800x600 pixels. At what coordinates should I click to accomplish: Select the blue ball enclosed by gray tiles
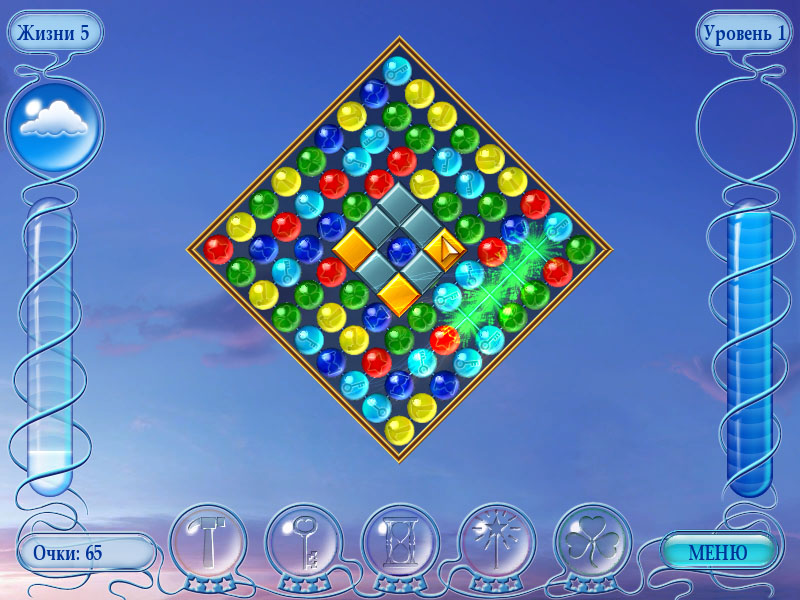tap(400, 249)
